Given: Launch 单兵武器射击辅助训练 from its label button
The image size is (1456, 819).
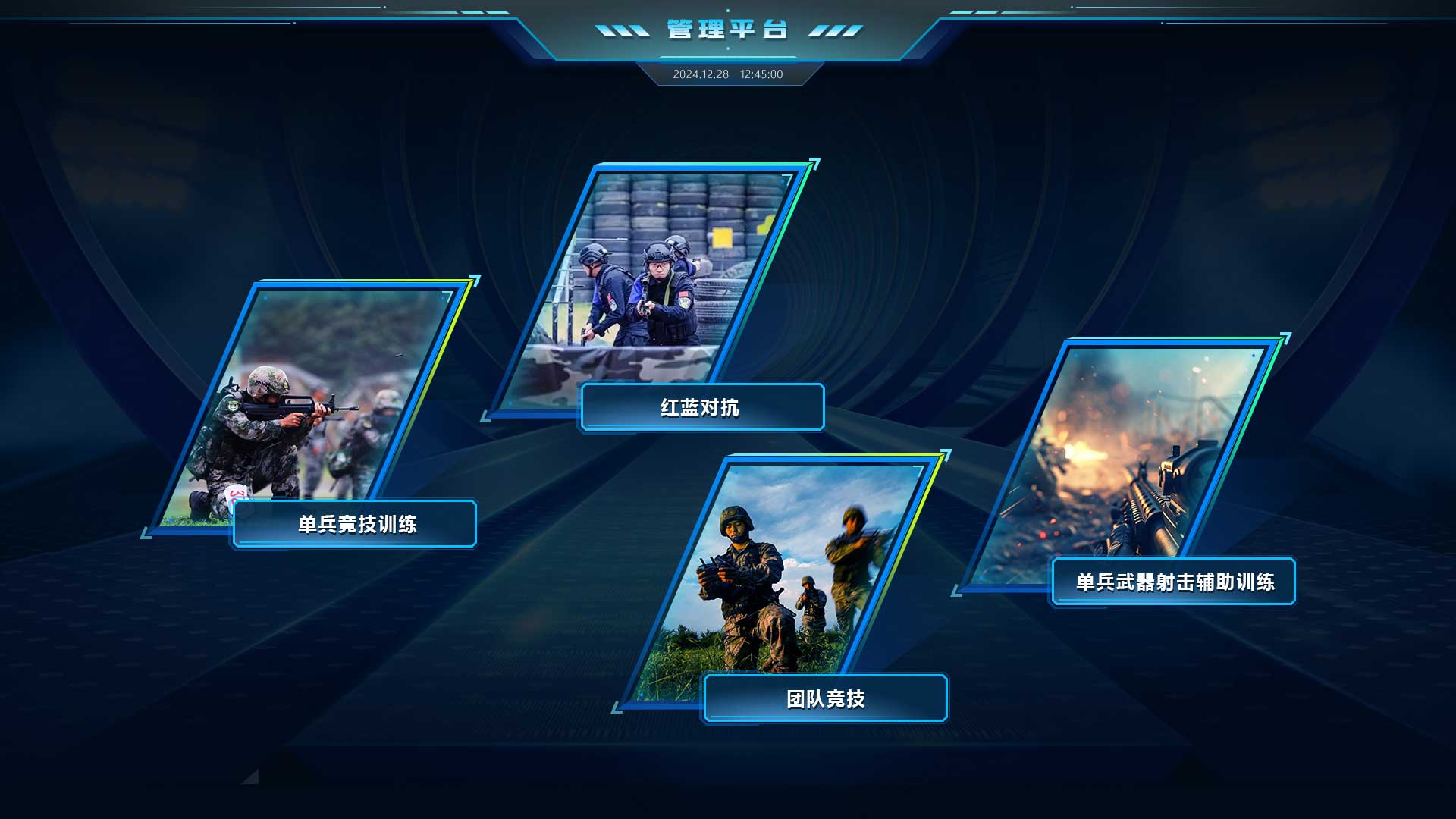Looking at the screenshot, I should (x=1174, y=583).
